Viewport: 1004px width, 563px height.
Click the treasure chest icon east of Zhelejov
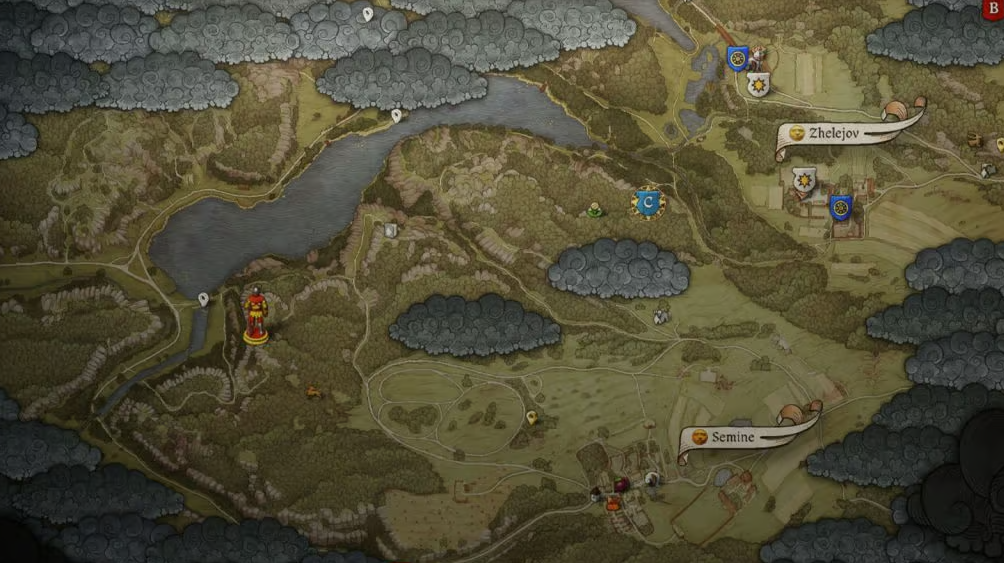click(975, 140)
